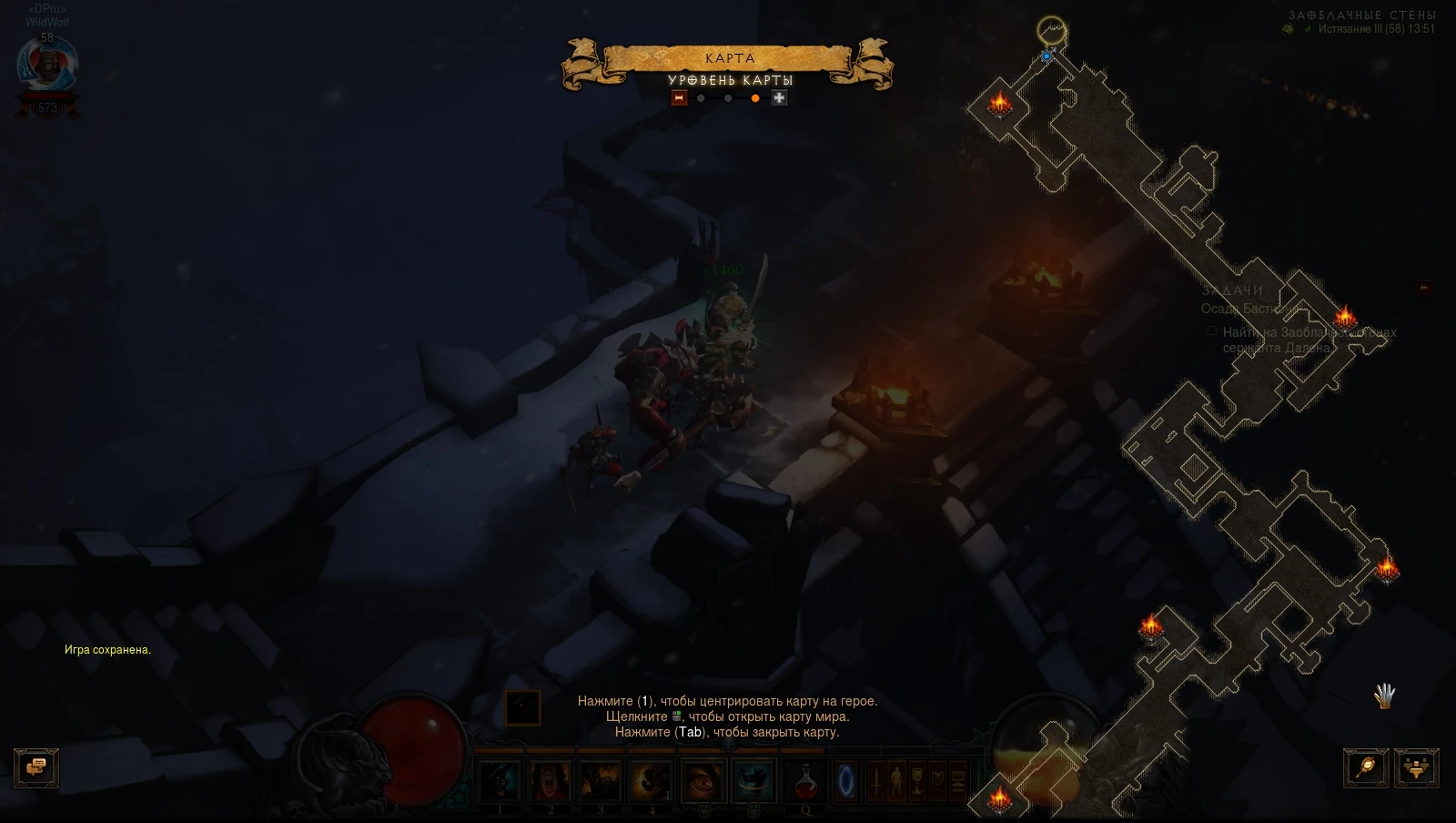Click the achievements mirror icon bottom right
Image resolution: width=1456 pixels, height=823 pixels.
point(1367,769)
